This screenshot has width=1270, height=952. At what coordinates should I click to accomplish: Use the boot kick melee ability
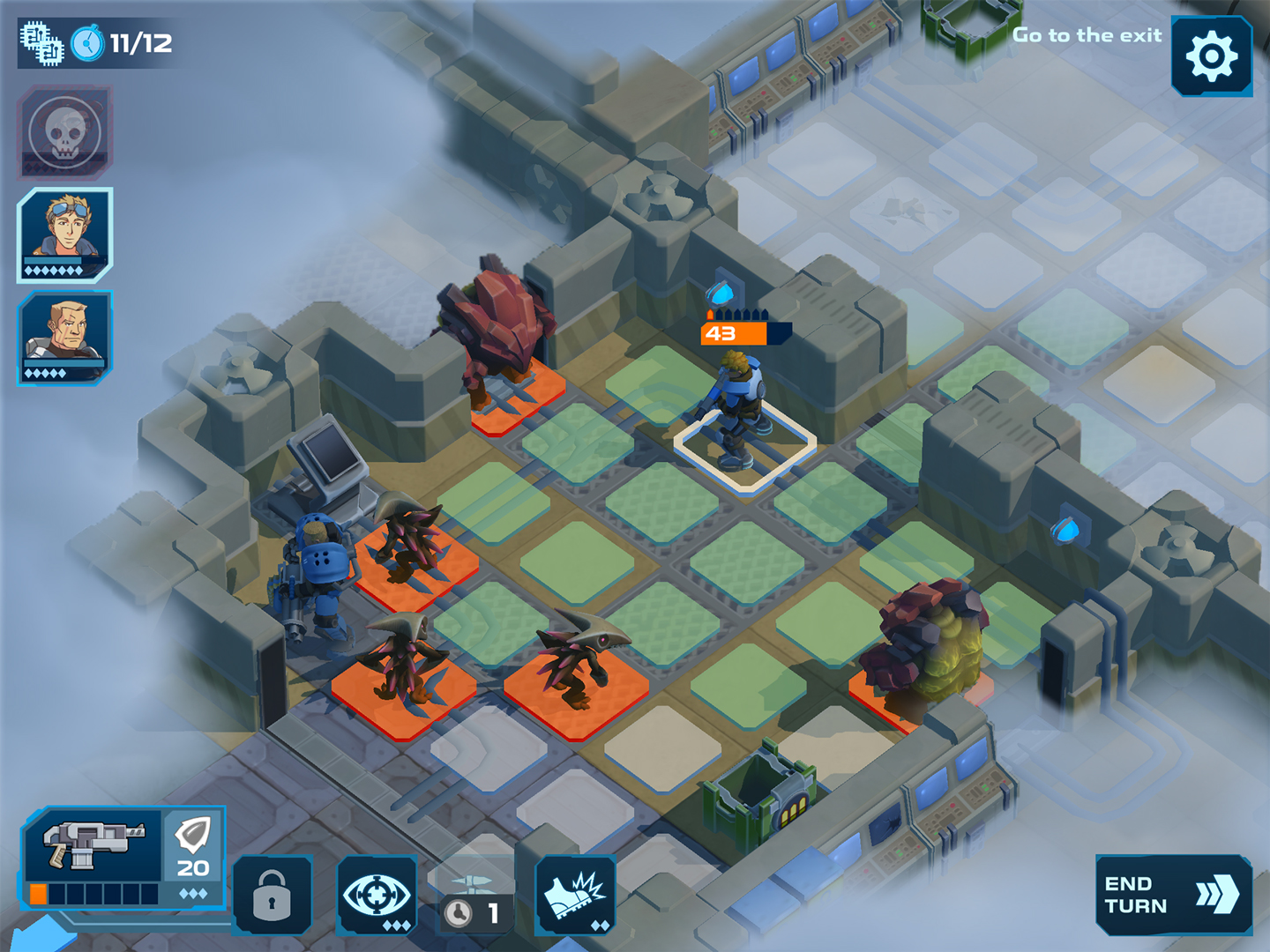(x=575, y=895)
